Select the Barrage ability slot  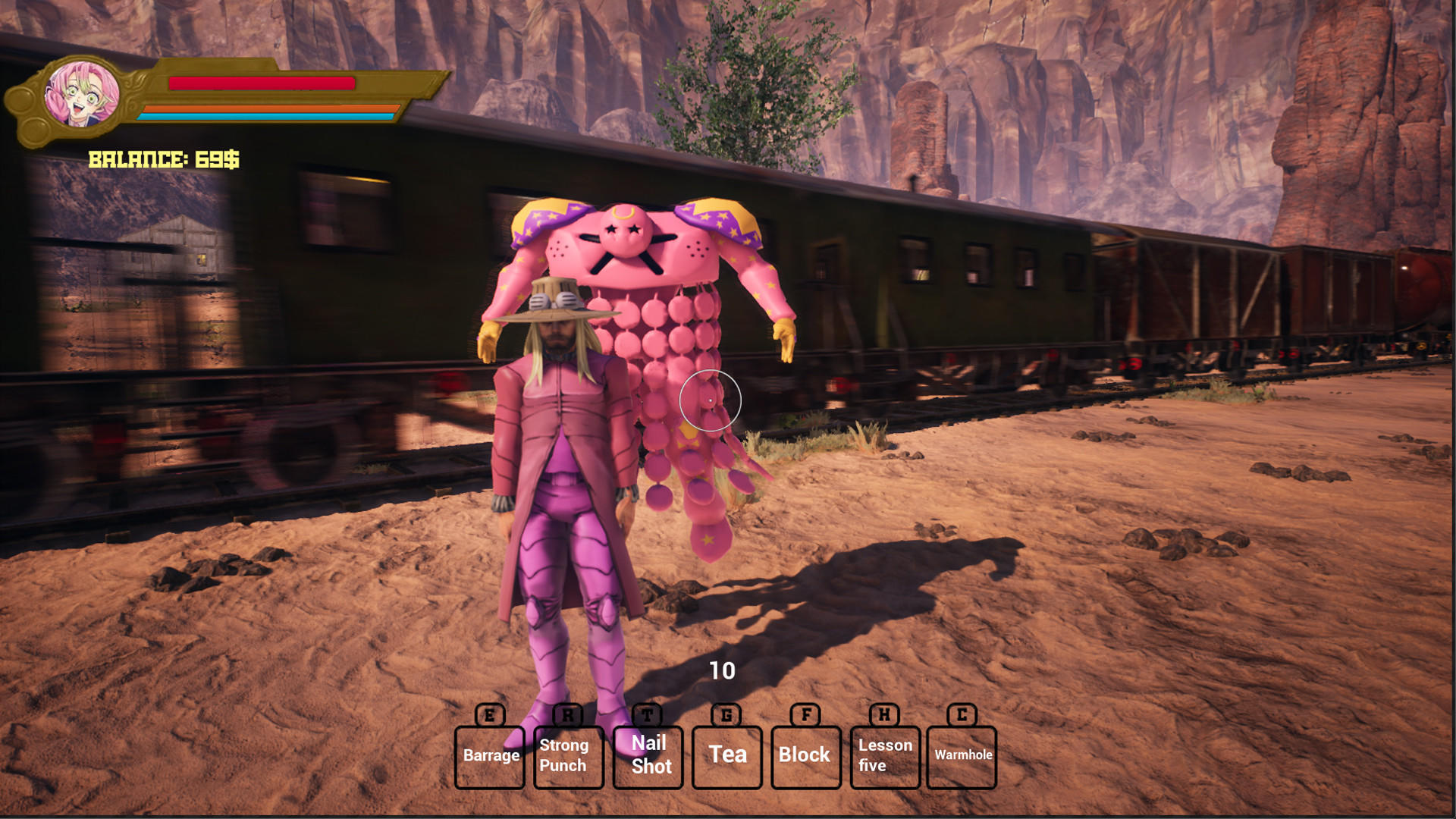(x=490, y=755)
